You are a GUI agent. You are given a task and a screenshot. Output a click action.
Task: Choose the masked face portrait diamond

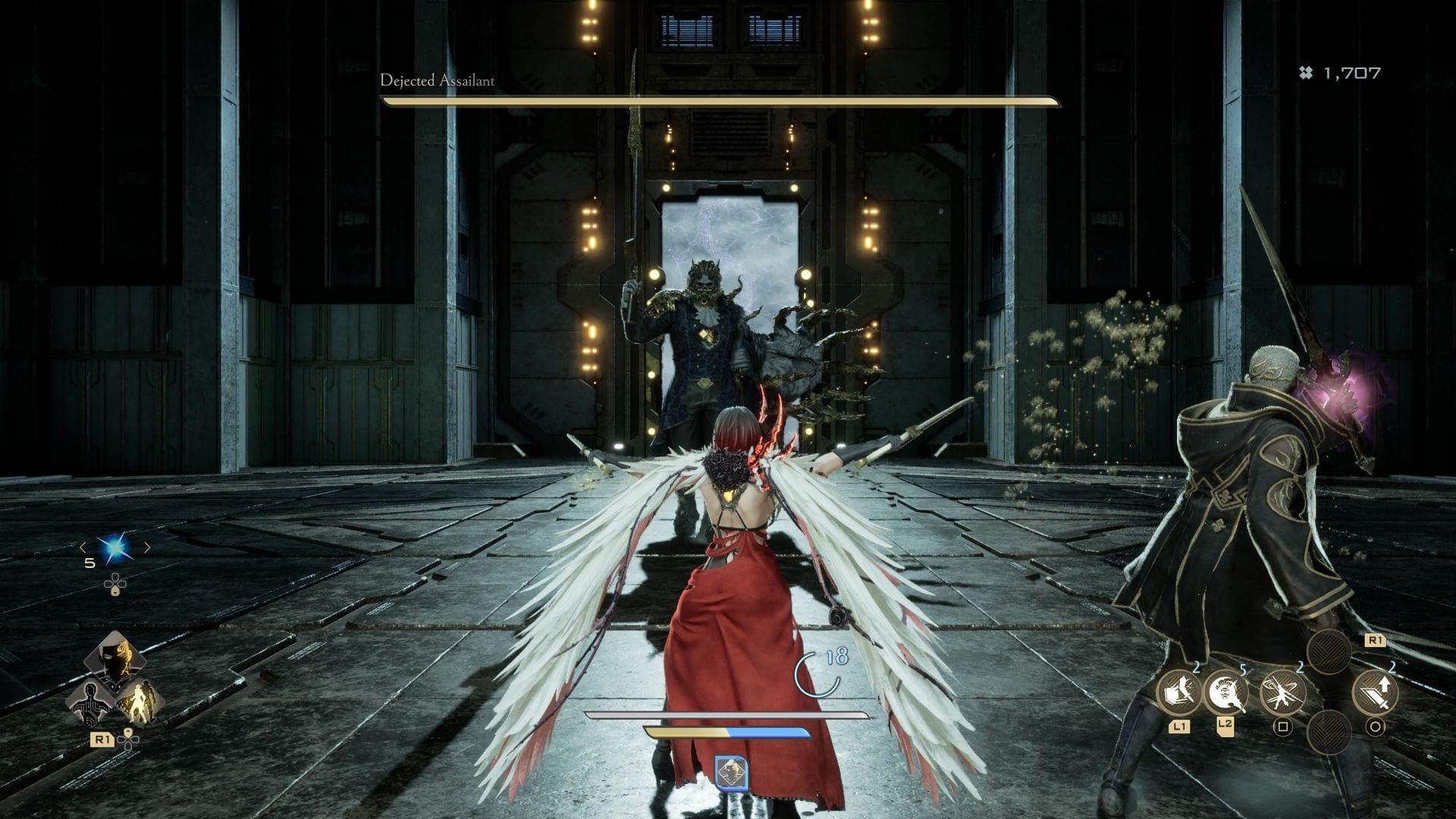[115, 659]
